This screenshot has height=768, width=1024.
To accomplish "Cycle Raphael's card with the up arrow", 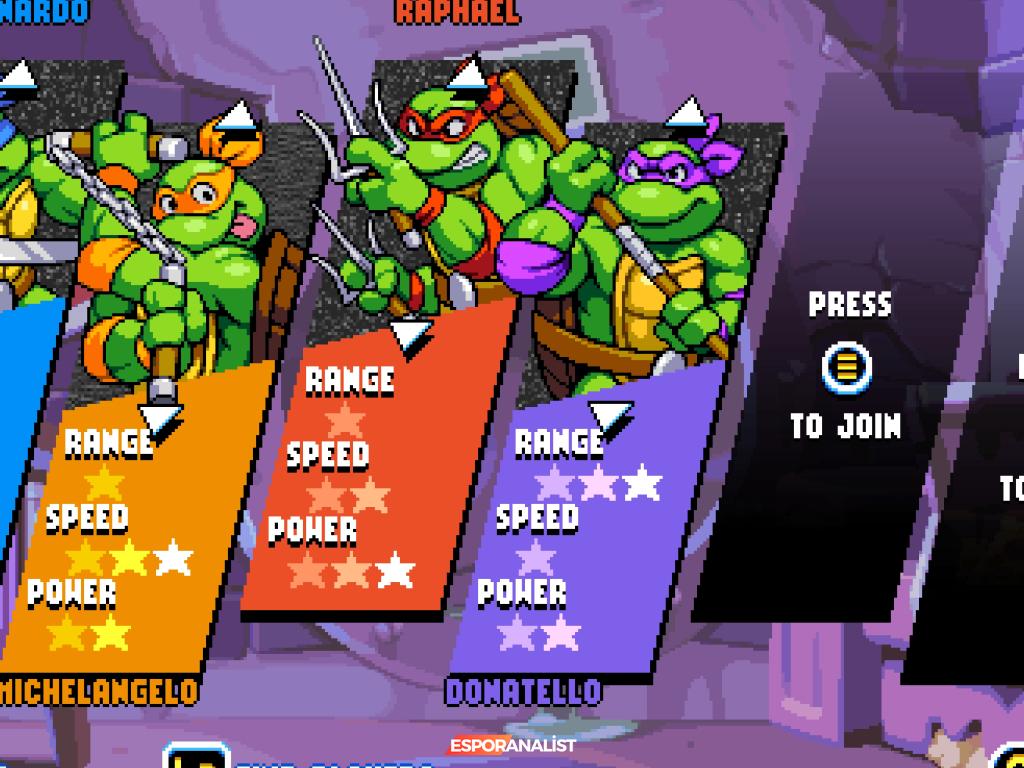I will tap(467, 72).
